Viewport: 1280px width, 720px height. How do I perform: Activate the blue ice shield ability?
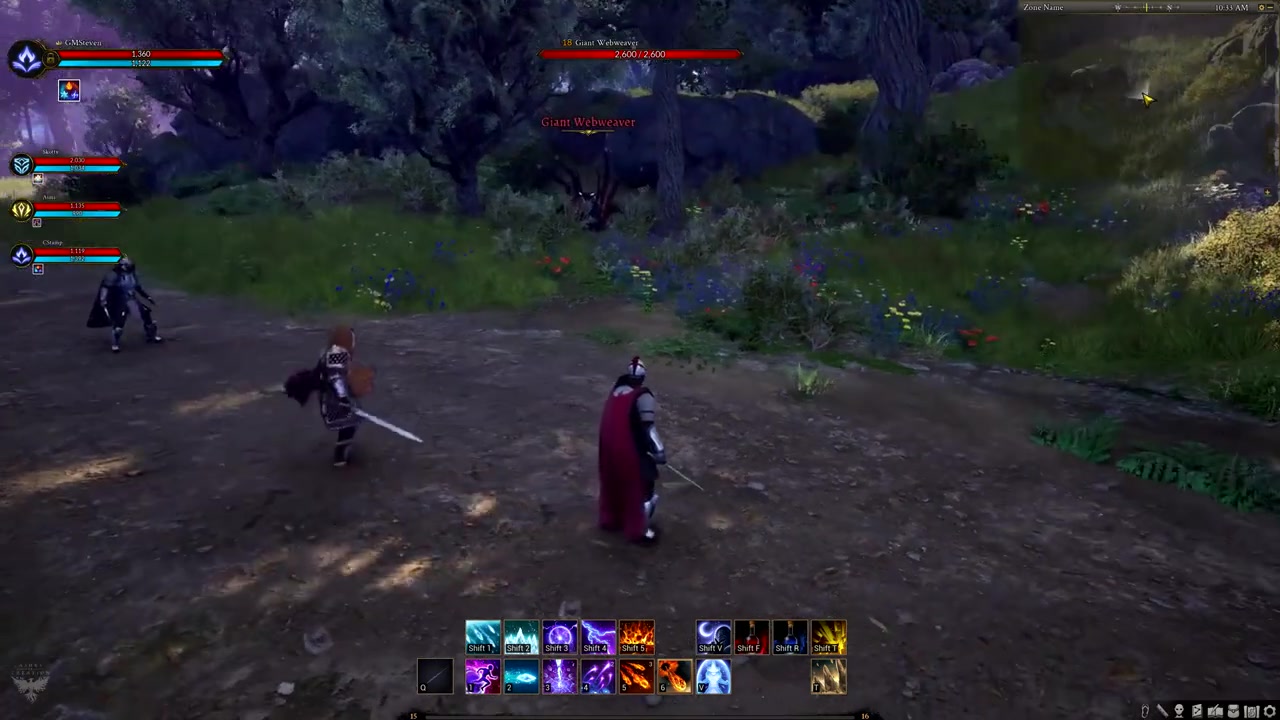(713, 676)
